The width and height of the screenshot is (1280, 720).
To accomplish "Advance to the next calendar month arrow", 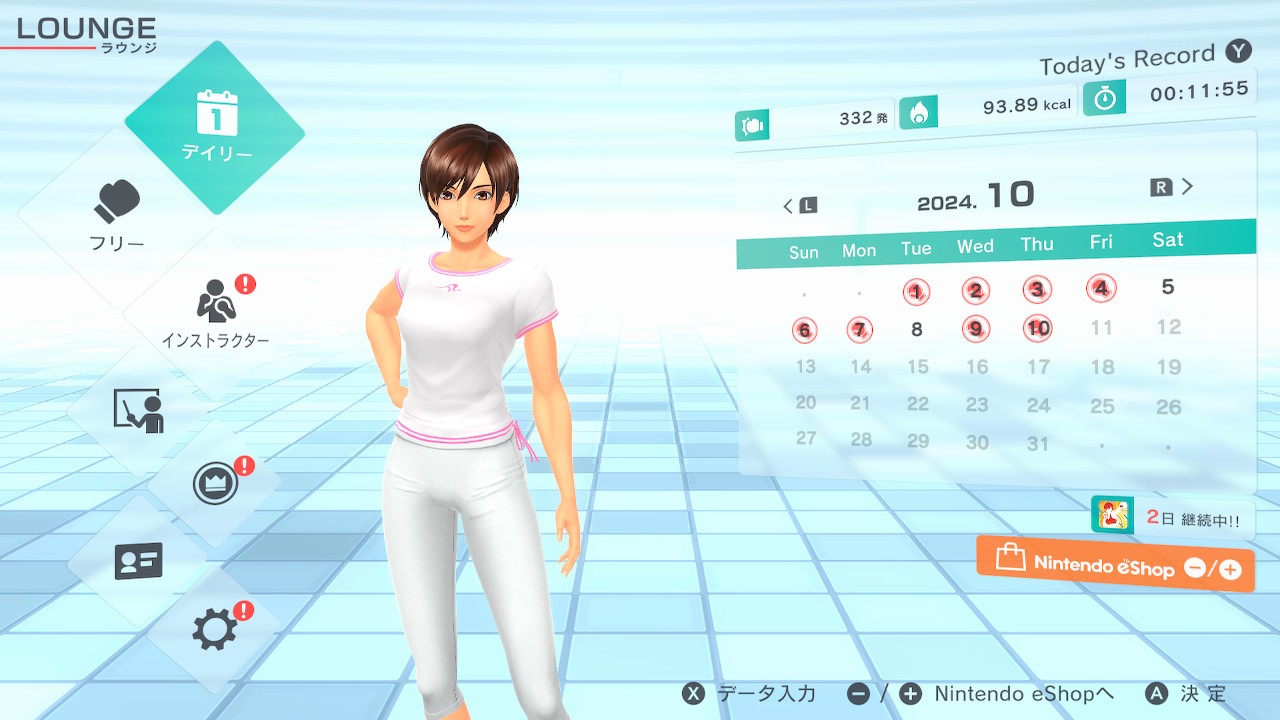I will (x=1174, y=187).
